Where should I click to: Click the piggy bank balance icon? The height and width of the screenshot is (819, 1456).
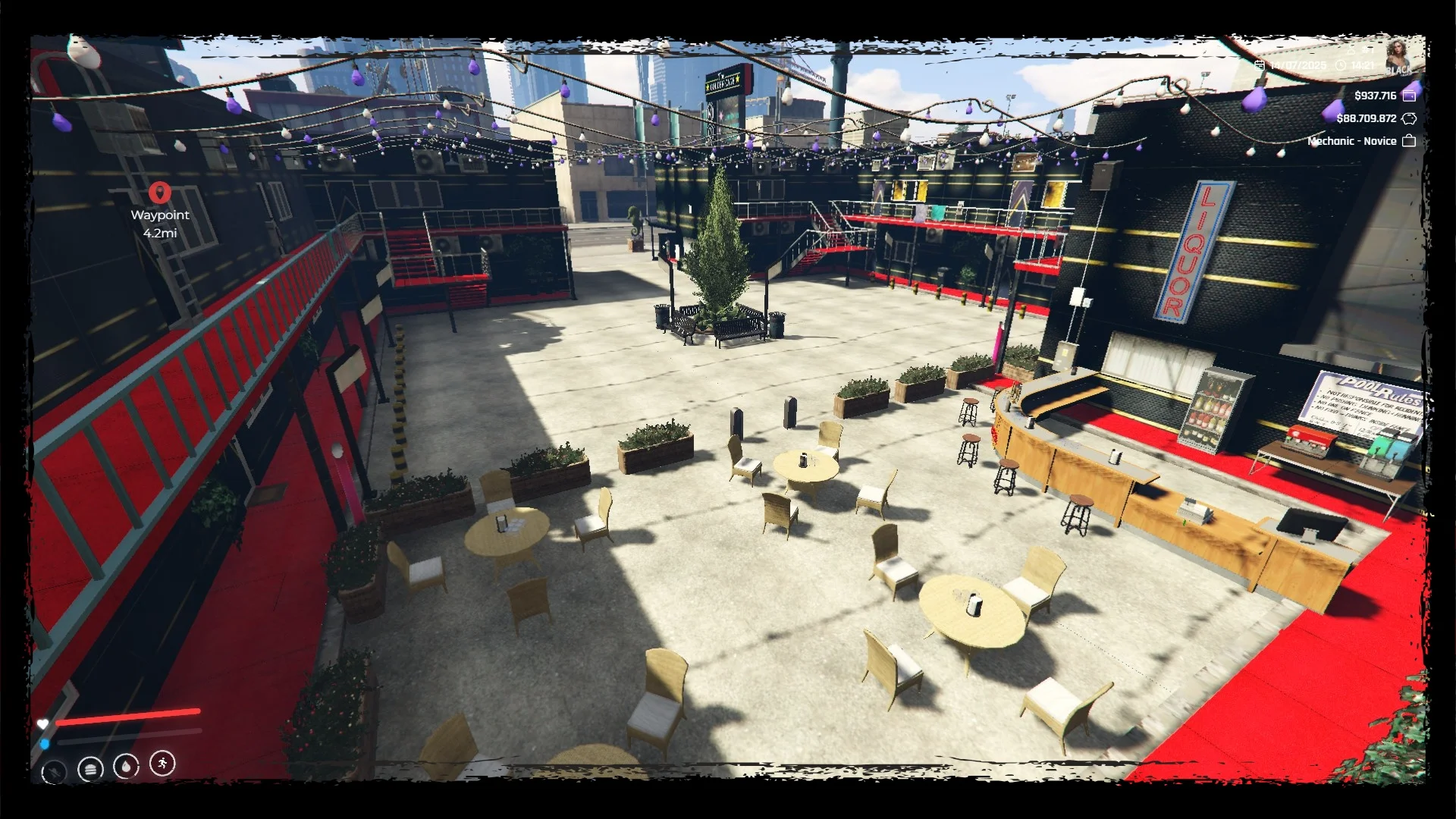pos(1409,118)
